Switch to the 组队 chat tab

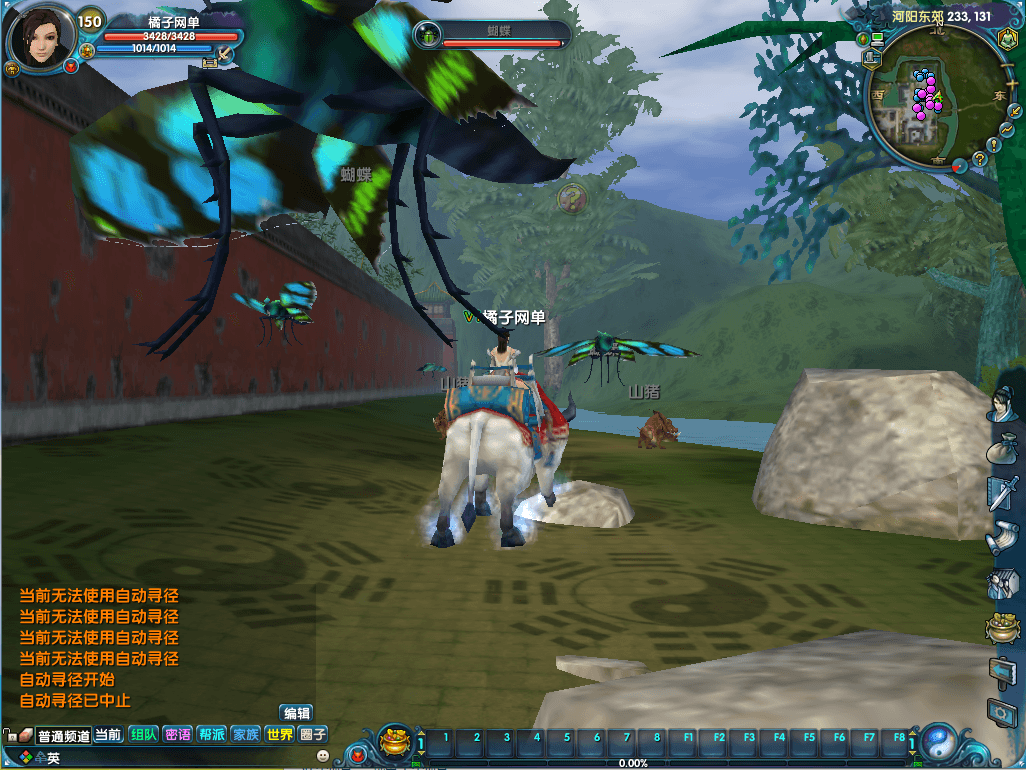(x=143, y=735)
